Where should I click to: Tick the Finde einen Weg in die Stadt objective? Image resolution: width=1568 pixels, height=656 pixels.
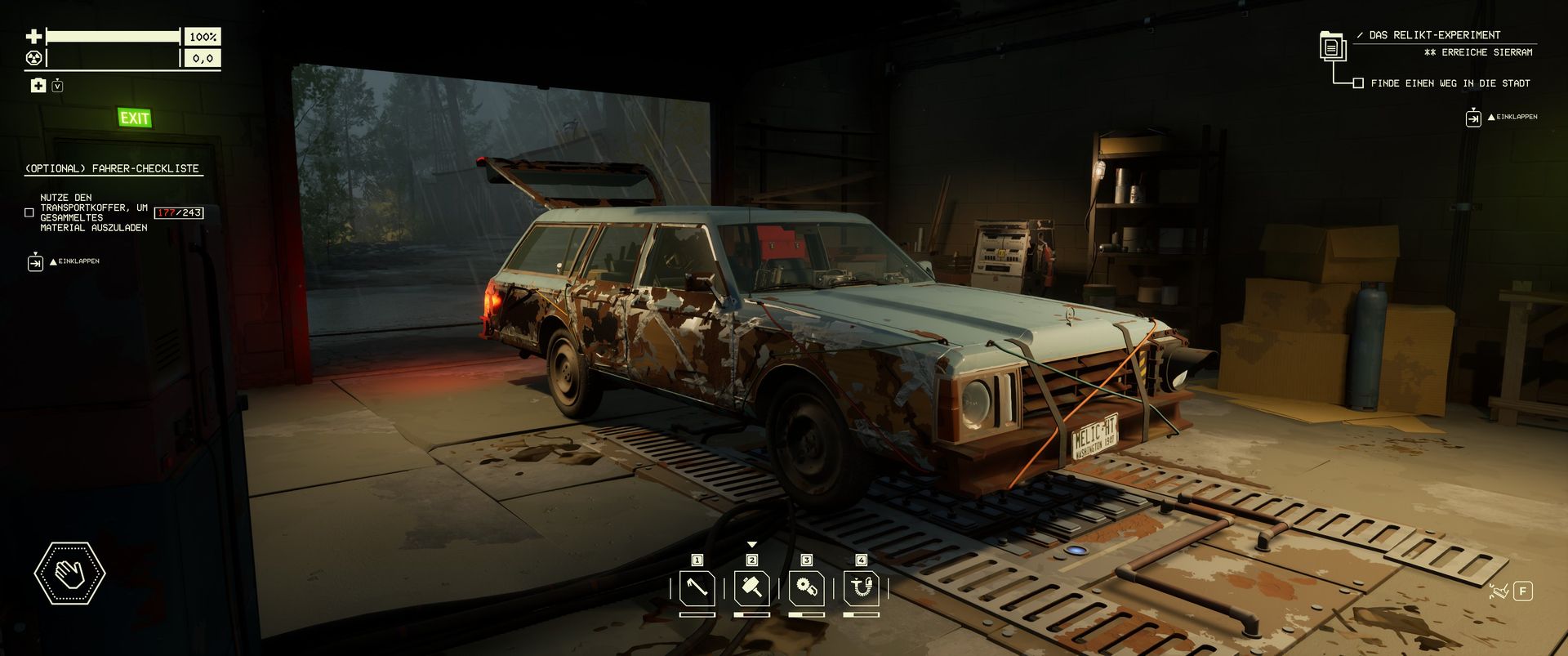[x=1358, y=83]
